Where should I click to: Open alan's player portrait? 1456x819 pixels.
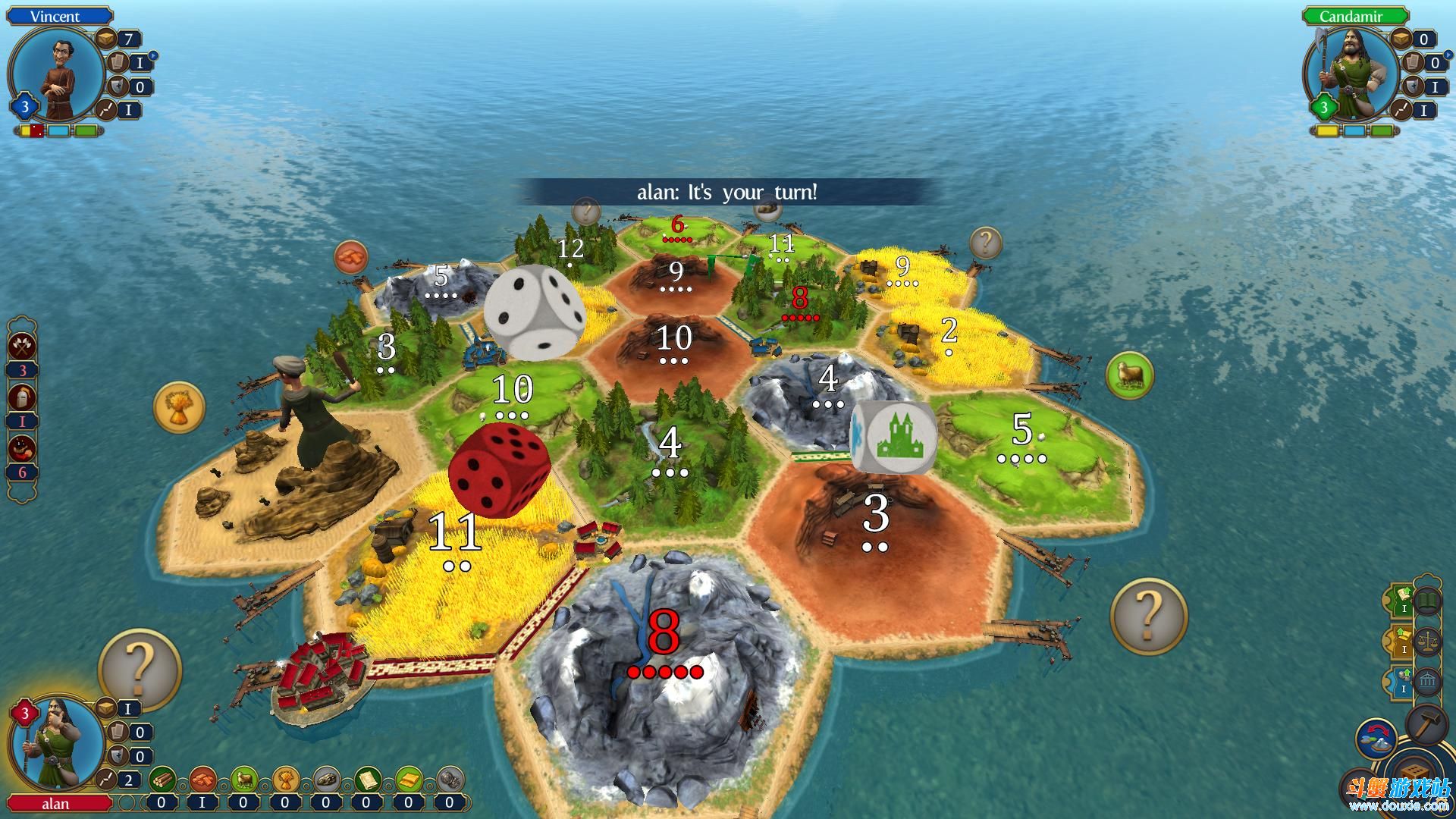[58, 746]
